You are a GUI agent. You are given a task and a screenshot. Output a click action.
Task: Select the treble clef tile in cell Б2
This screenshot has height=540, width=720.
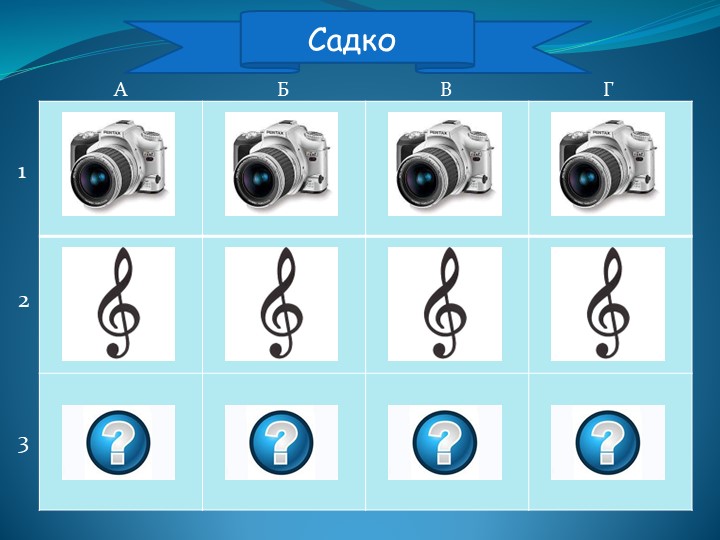281,303
